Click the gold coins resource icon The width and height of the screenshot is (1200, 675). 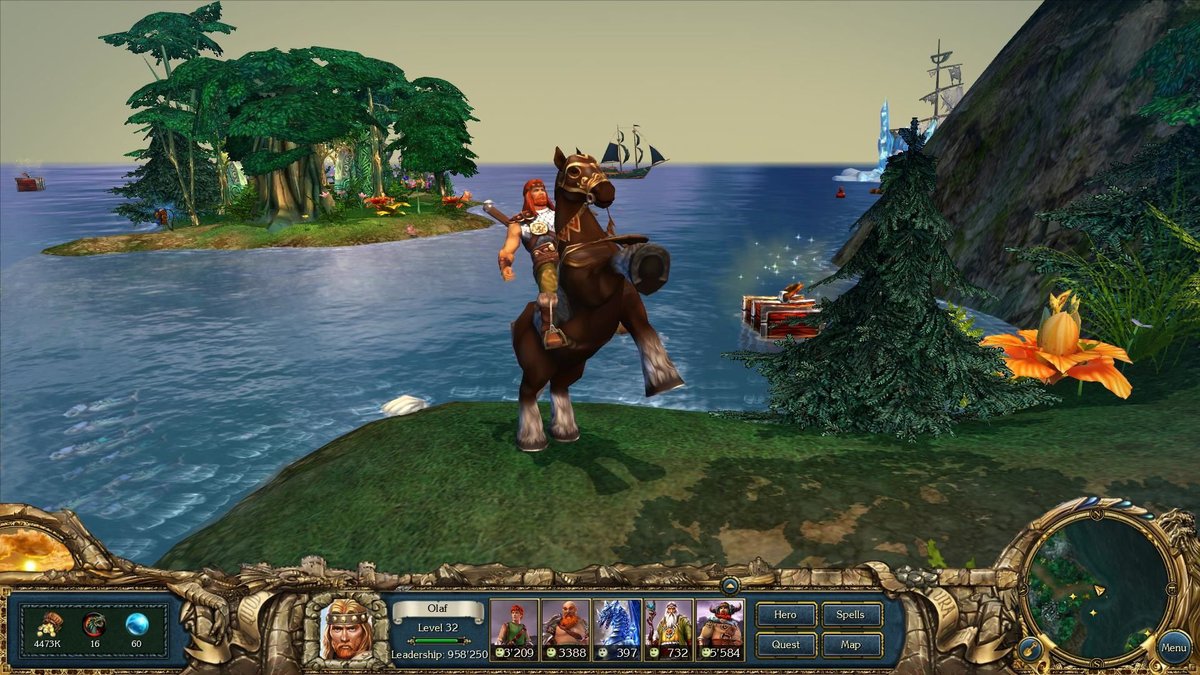48,622
